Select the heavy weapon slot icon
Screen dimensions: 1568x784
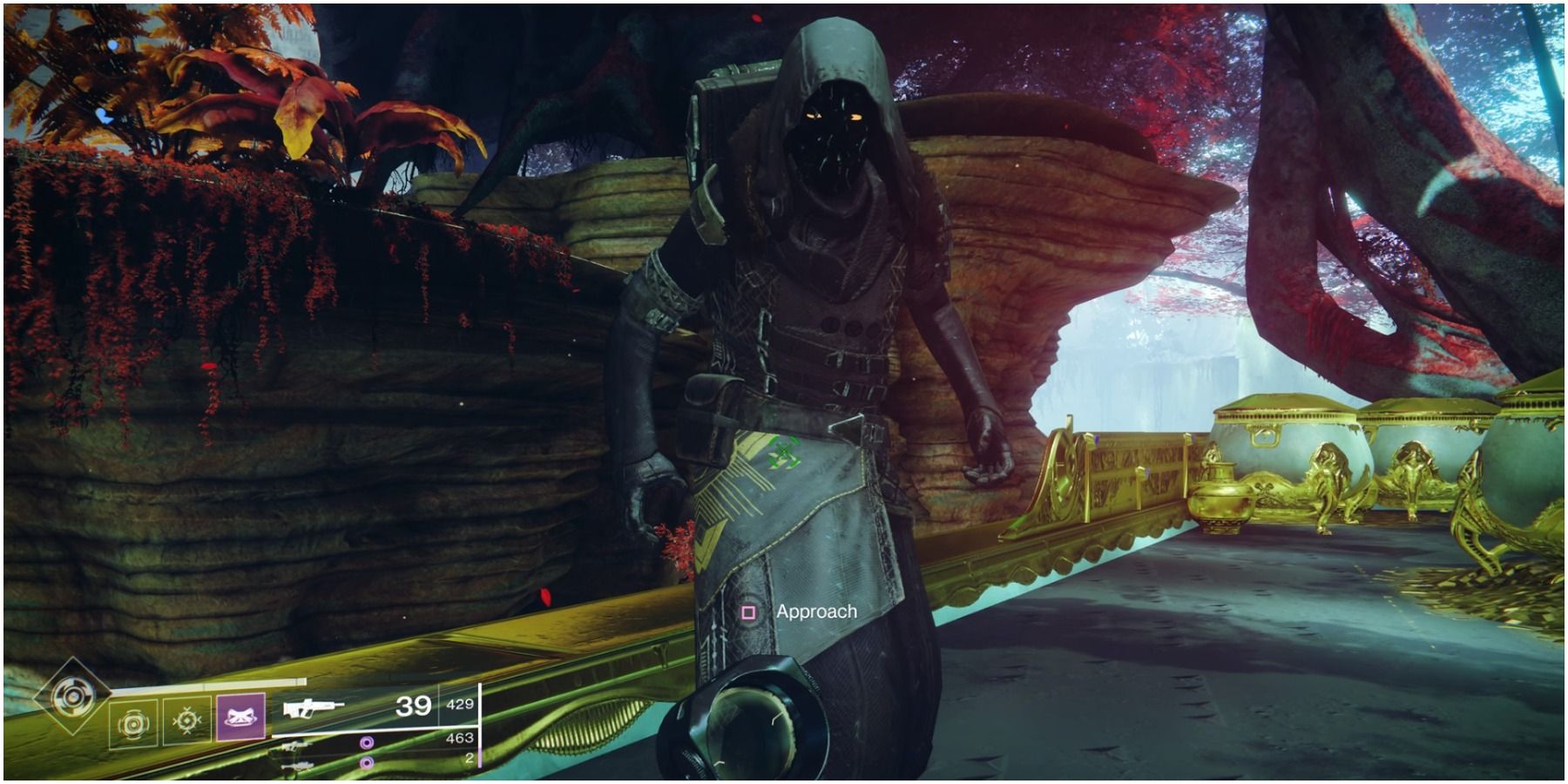(x=298, y=764)
